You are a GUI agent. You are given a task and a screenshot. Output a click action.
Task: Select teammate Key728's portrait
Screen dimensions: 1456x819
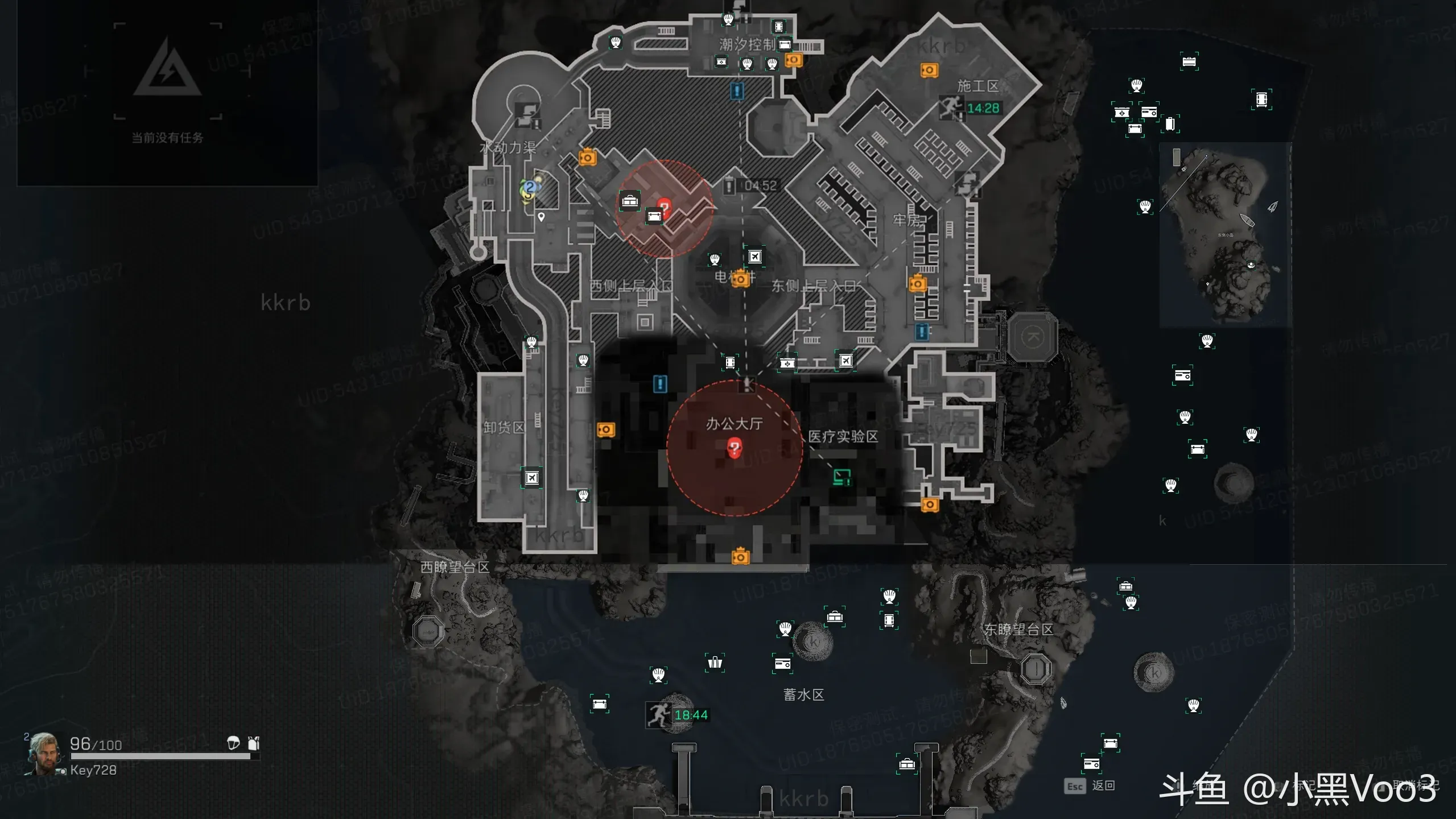point(43,754)
